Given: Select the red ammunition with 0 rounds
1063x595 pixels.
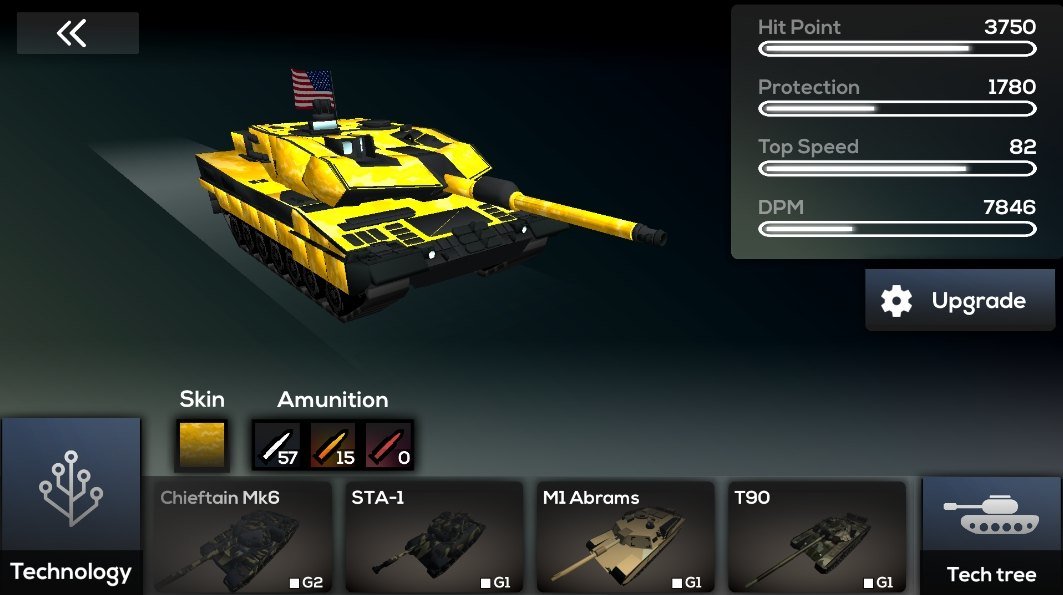Looking at the screenshot, I should [x=389, y=445].
